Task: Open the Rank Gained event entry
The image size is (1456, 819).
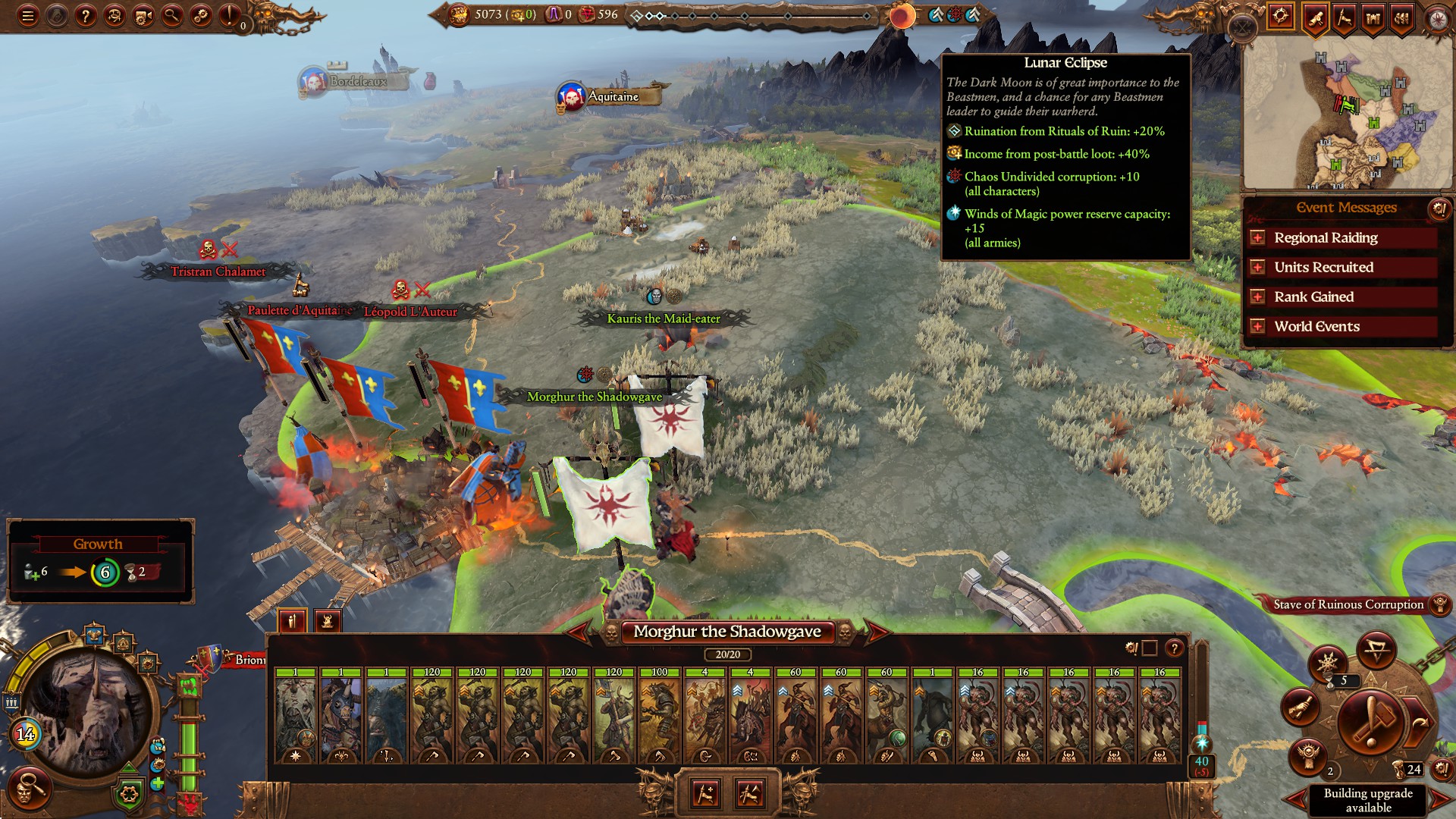Action: point(1258,297)
